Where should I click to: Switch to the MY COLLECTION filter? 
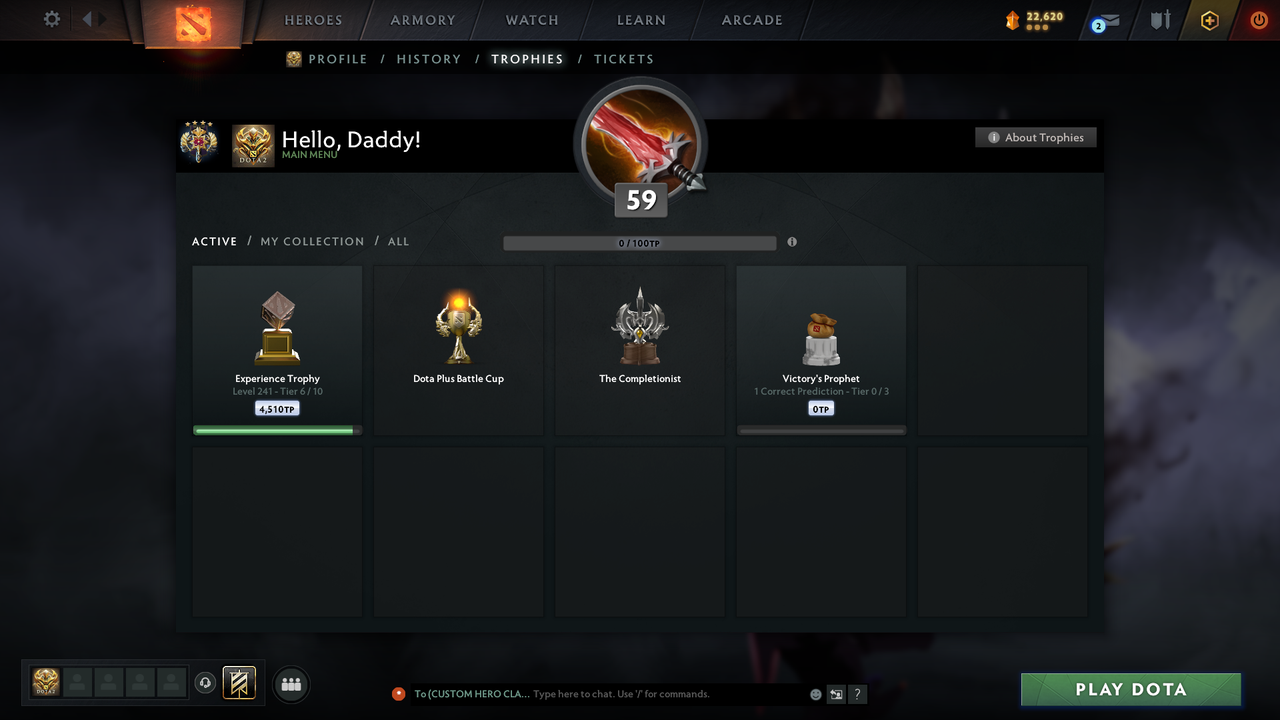coord(312,241)
